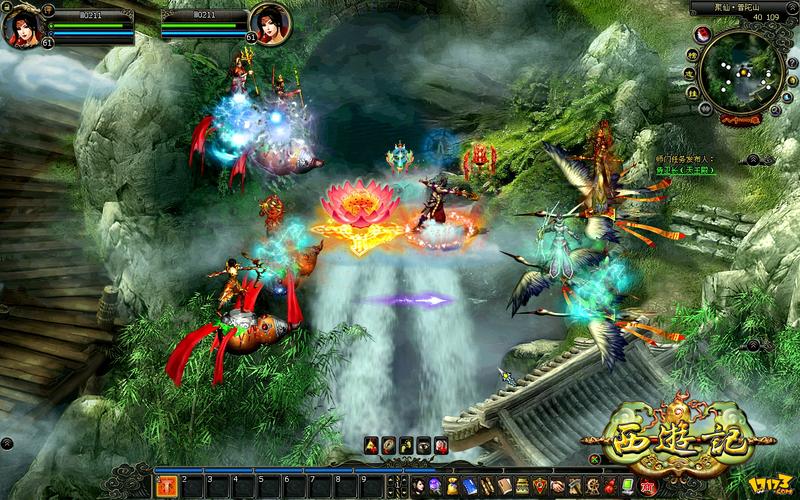Image resolution: width=800 pixels, height=500 pixels.
Task: Select the target character portrait
Action: click(270, 22)
